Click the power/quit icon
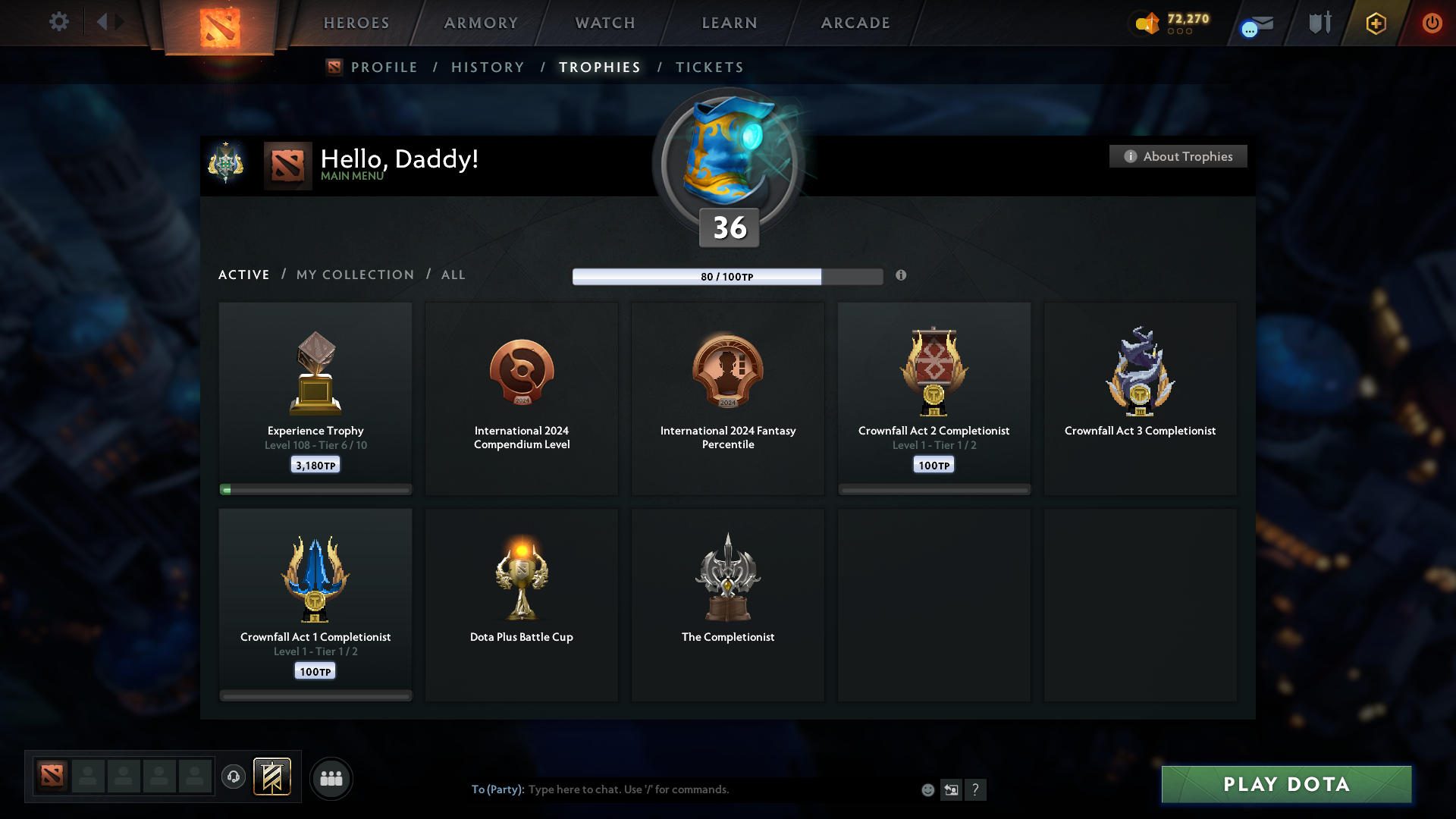This screenshot has height=819, width=1456. 1432,24
